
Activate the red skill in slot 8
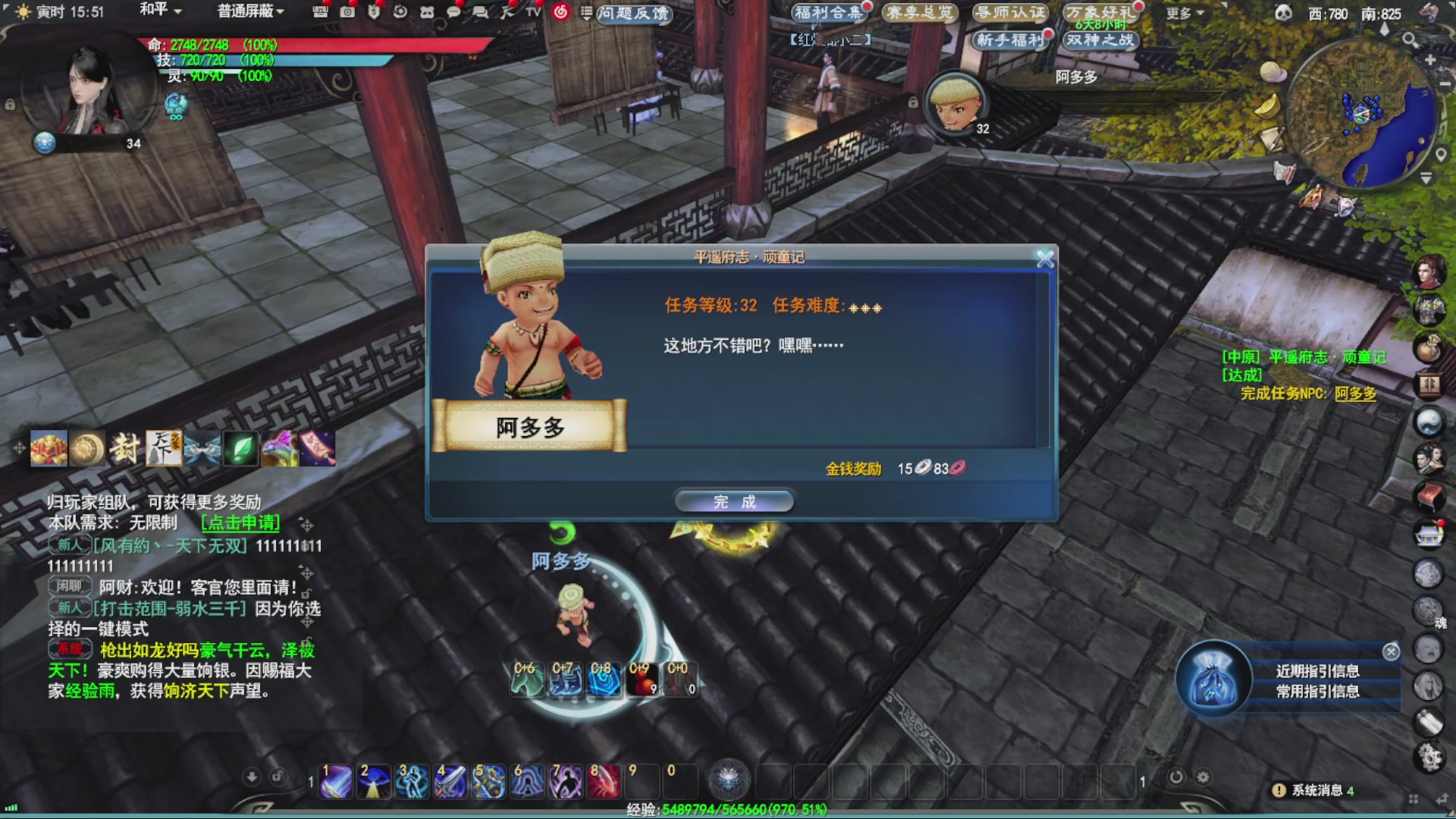(x=603, y=781)
